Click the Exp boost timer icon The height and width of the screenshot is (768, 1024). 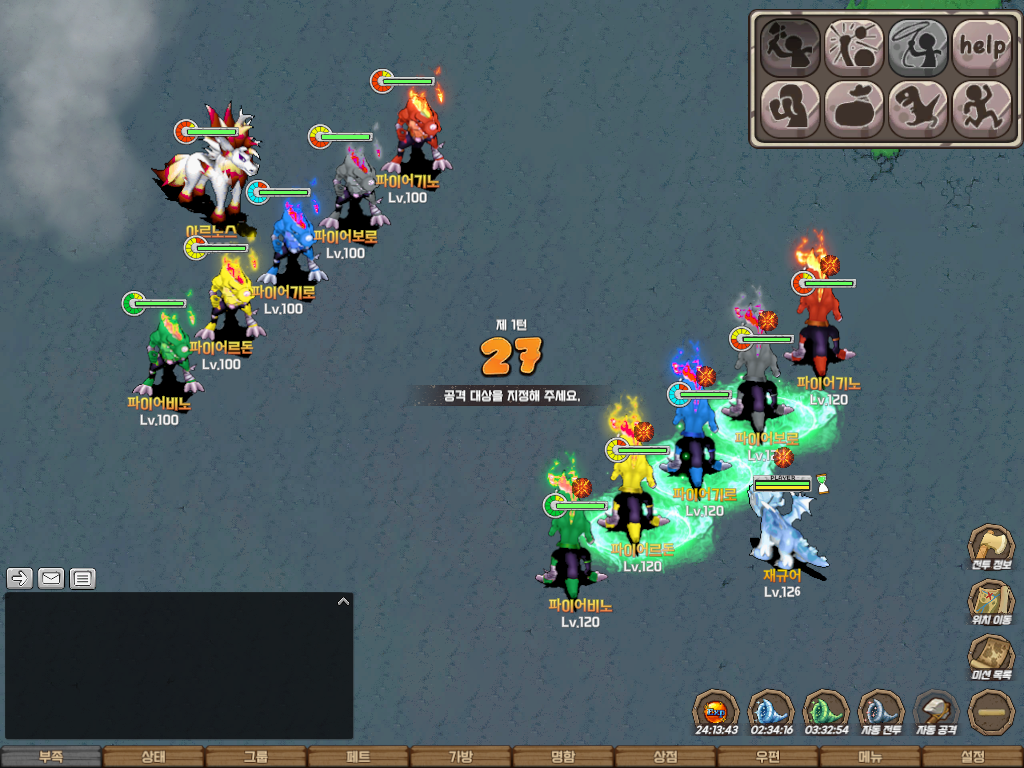716,712
